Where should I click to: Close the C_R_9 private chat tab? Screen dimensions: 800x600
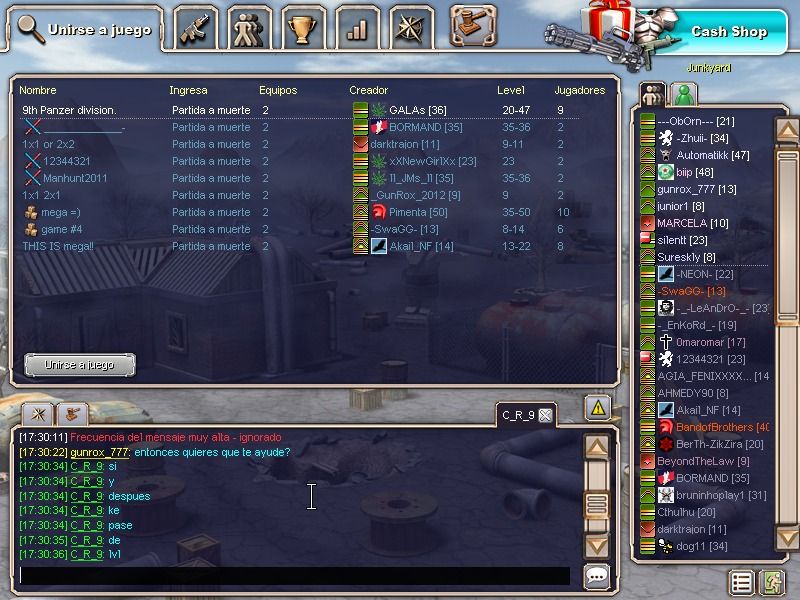pos(545,415)
